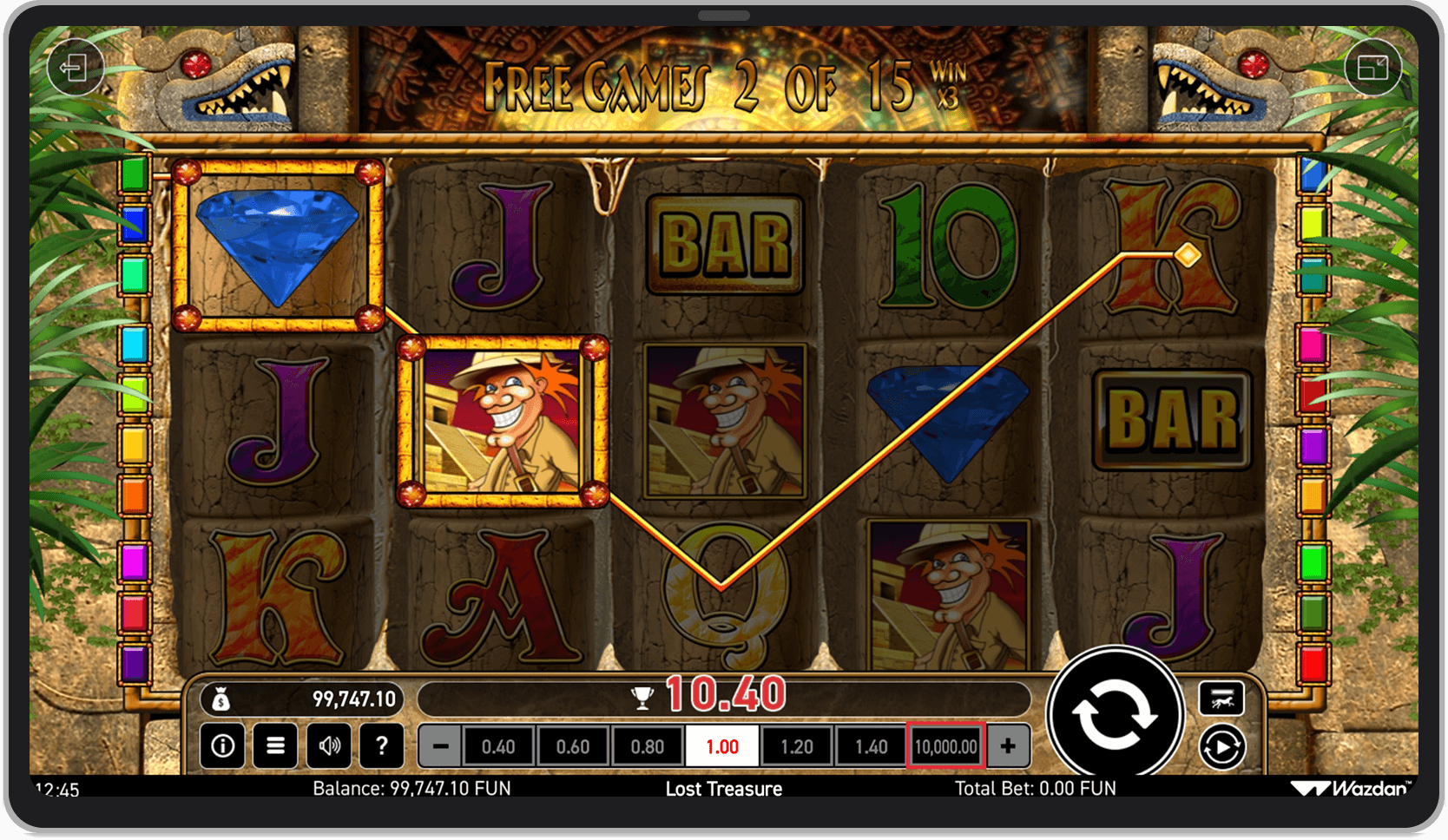Click the money bag balance icon
Viewport: 1448px width, 840px height.
(221, 699)
